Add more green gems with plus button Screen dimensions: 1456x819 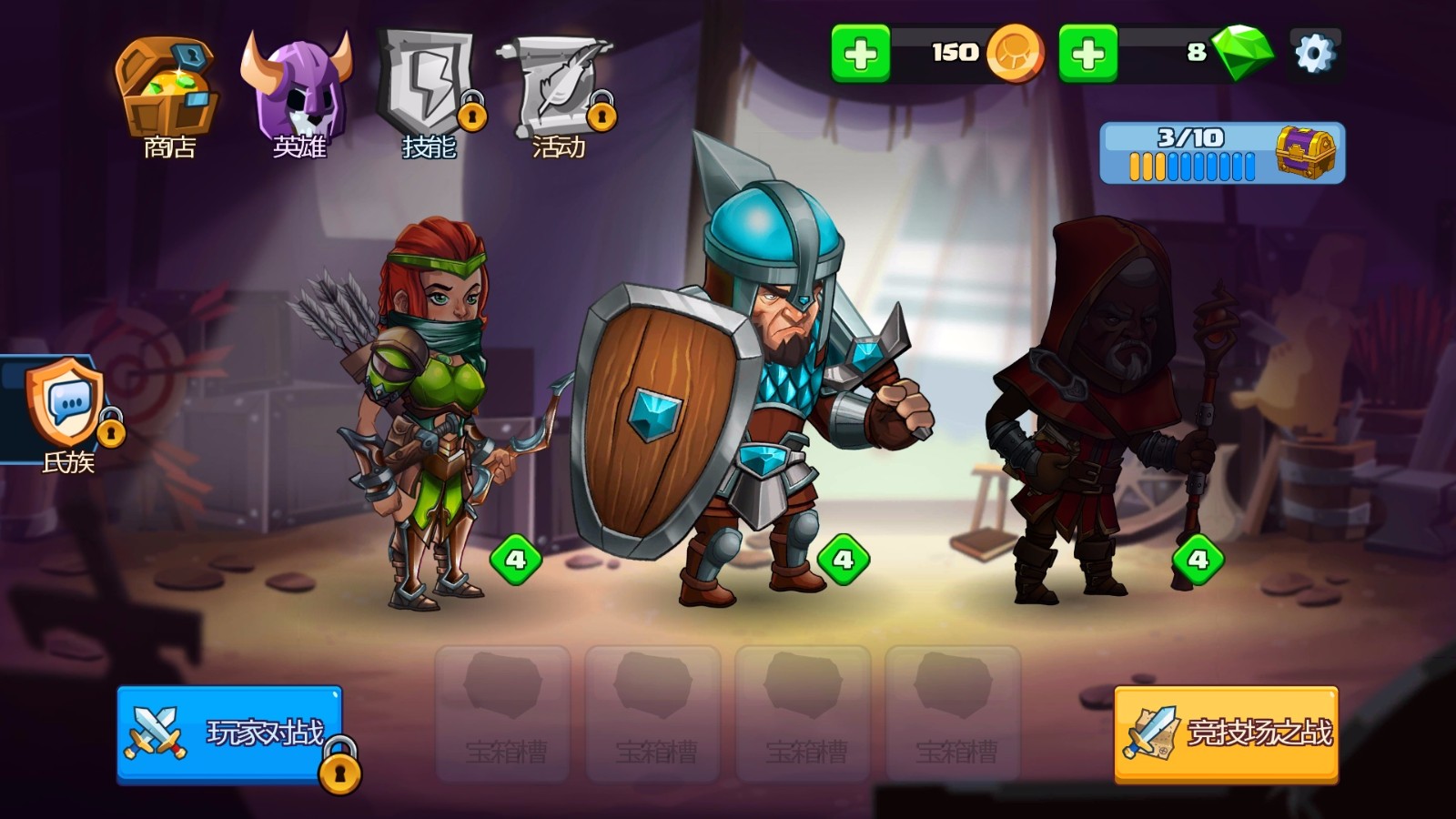pyautogui.click(x=1087, y=55)
